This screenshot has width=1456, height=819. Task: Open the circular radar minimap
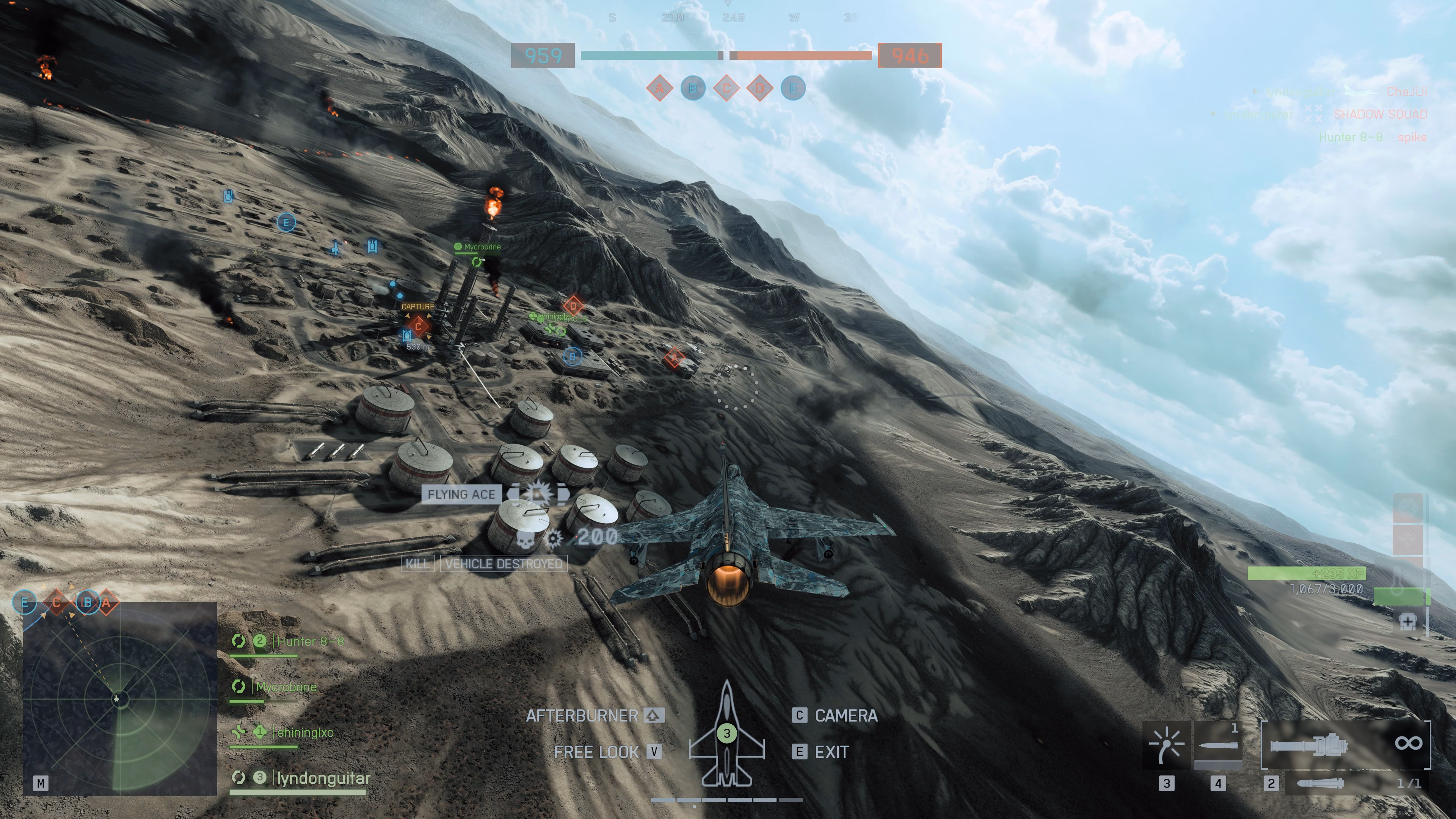coord(120,699)
